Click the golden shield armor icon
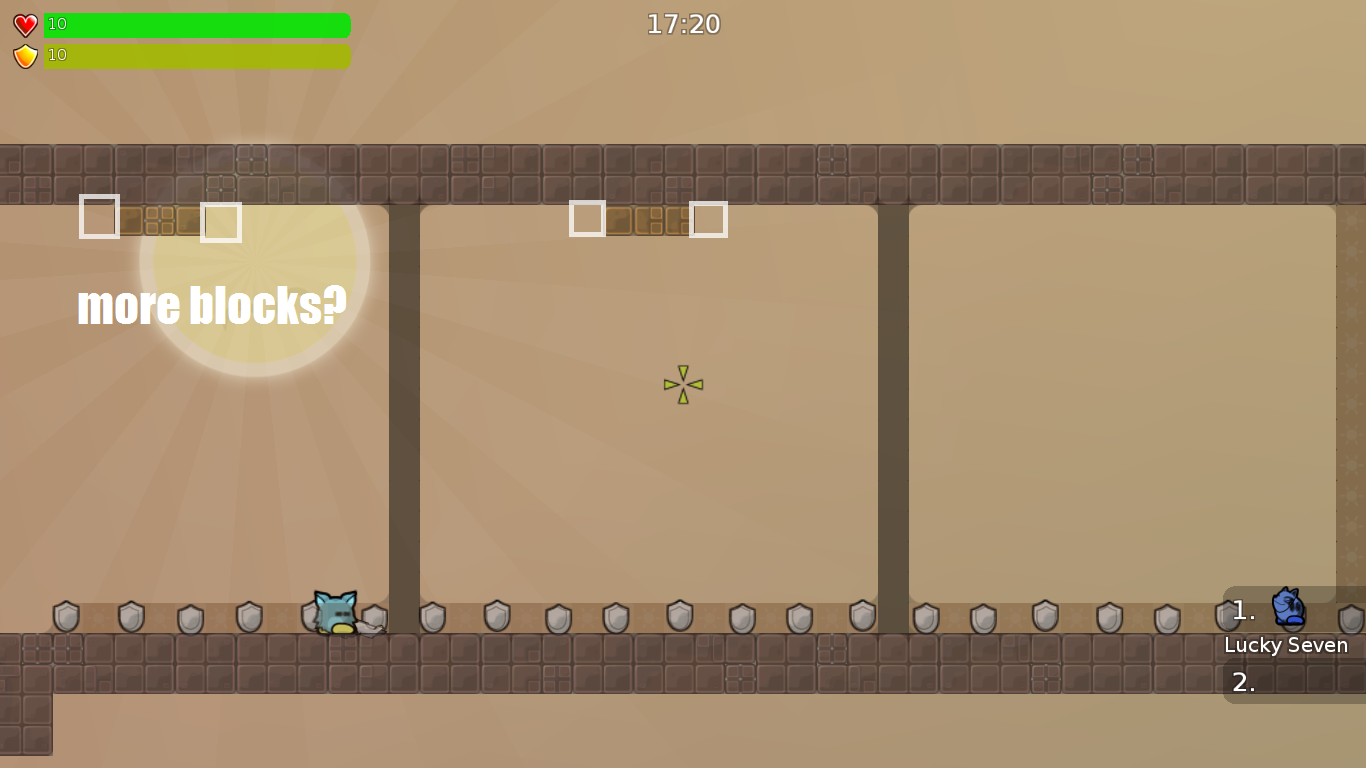Screen dimensions: 1366x768 click(24, 56)
